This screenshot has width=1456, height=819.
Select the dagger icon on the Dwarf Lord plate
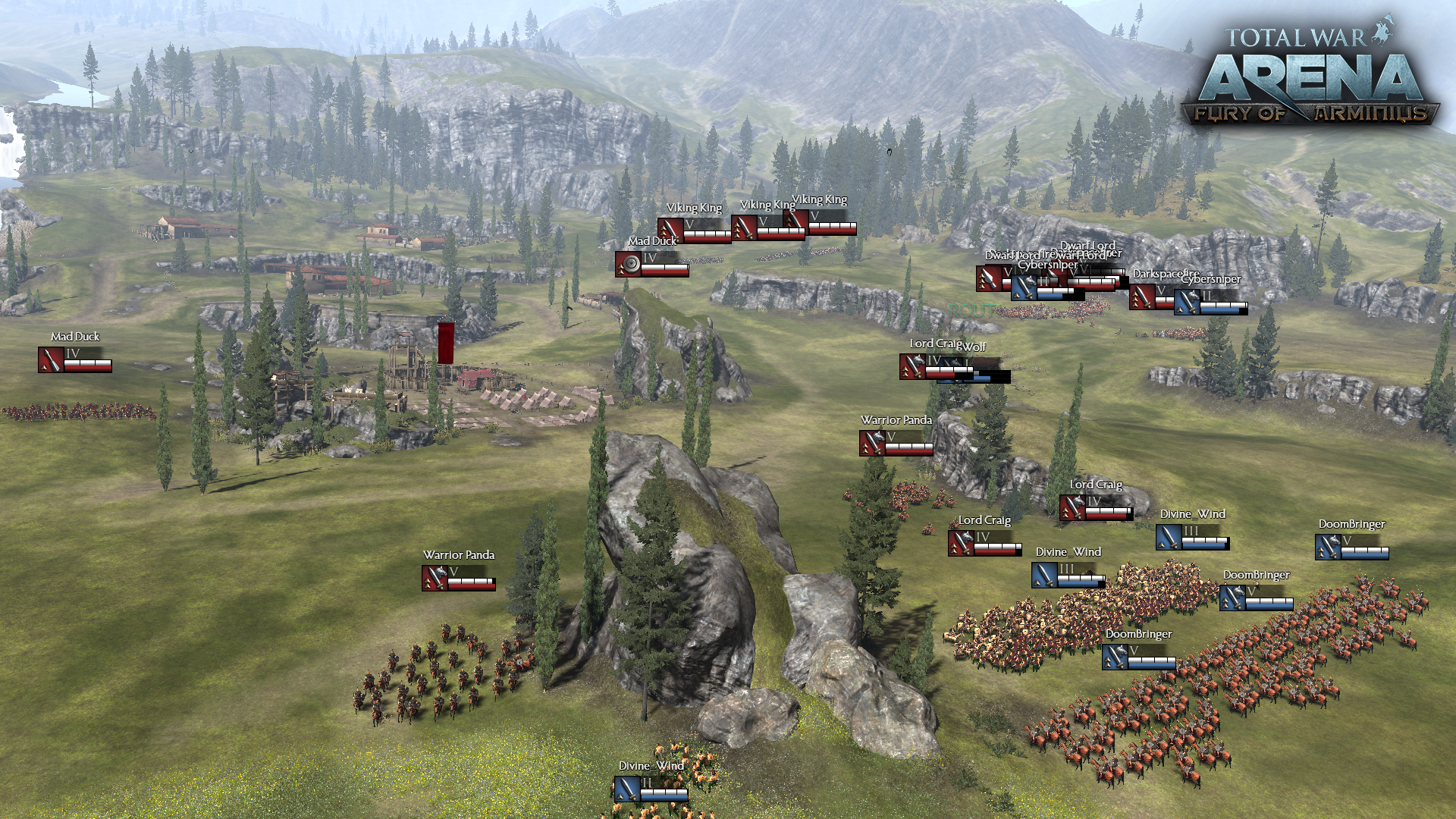tap(988, 278)
